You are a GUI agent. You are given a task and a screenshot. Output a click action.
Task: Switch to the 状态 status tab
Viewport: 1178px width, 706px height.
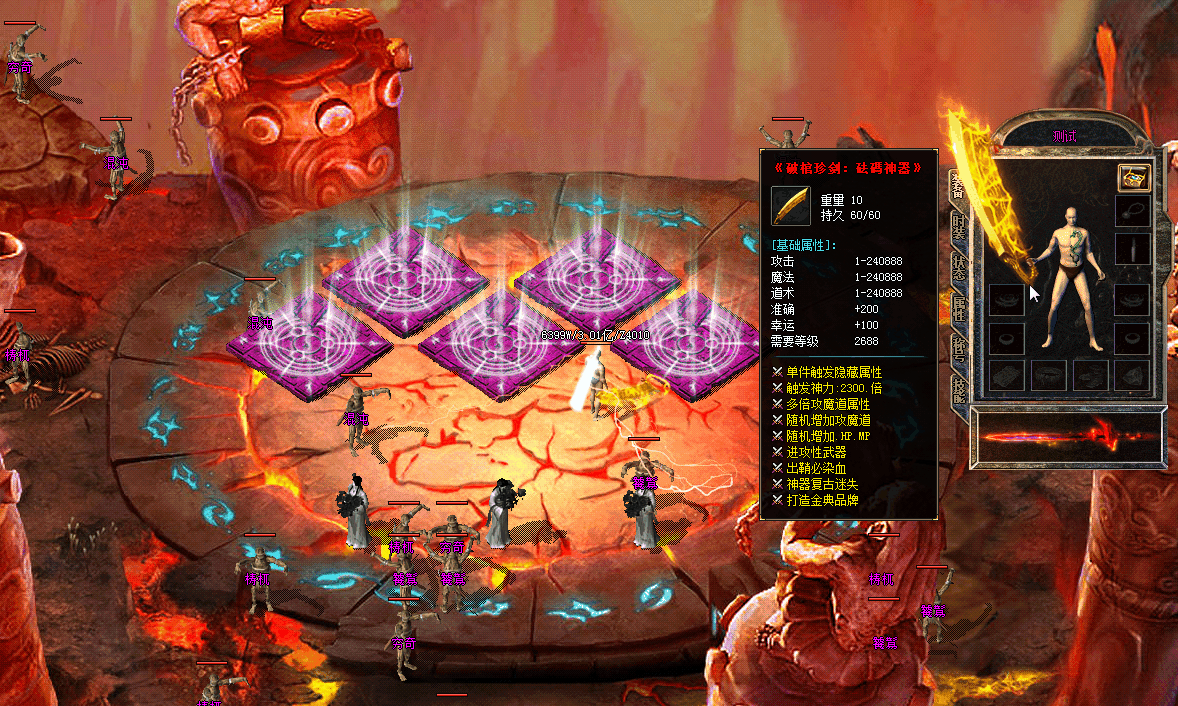pyautogui.click(x=958, y=268)
